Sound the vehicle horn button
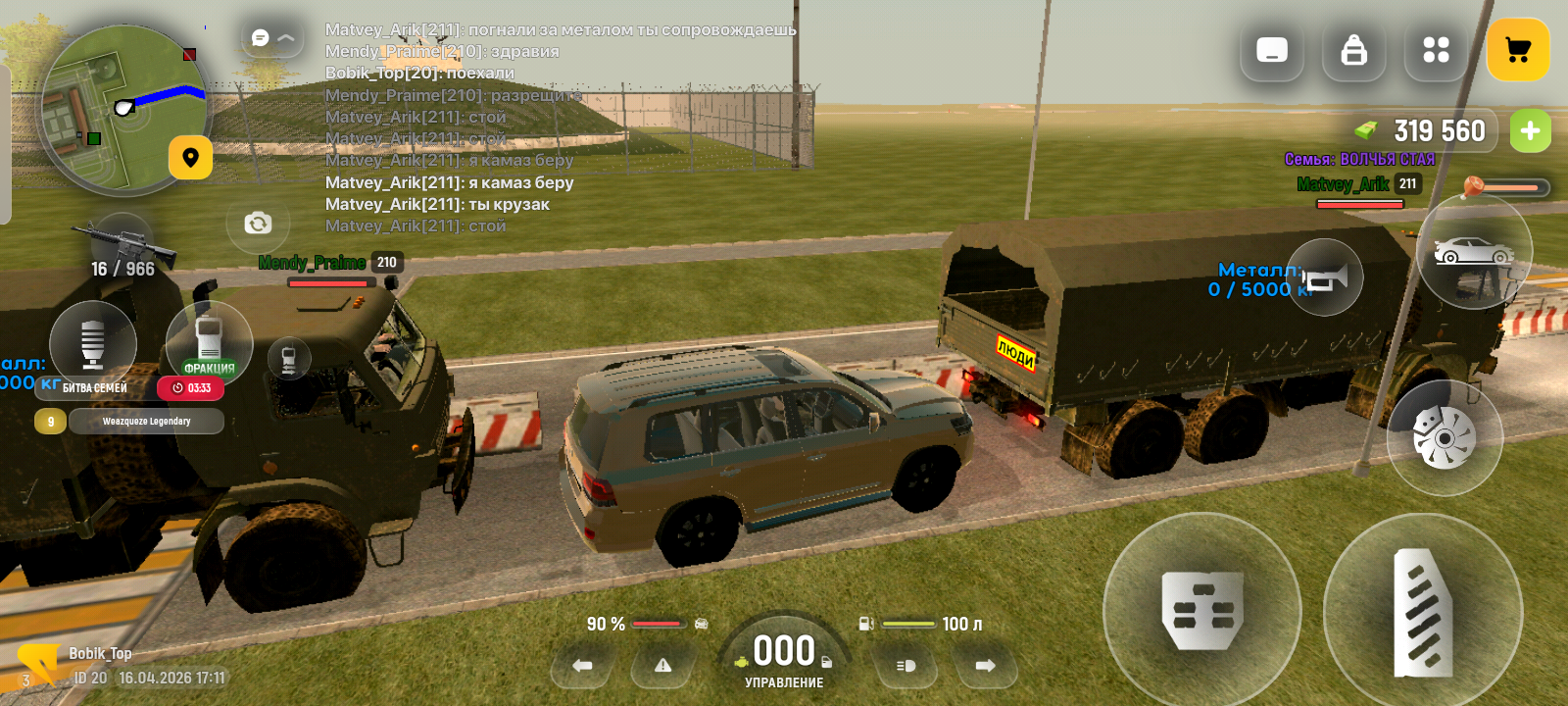Image resolution: width=1568 pixels, height=706 pixels. [x=1325, y=278]
